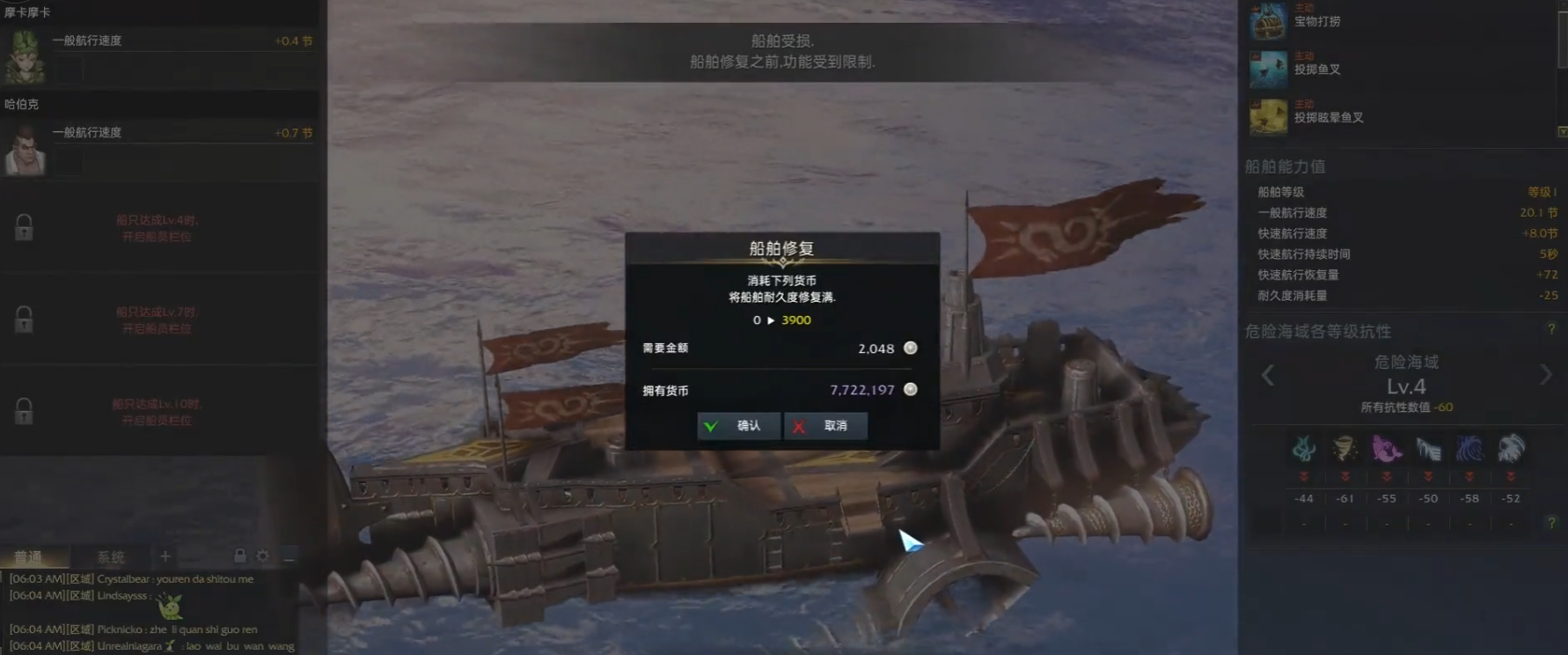The width and height of the screenshot is (1568, 655).
Task: Switch to the 系统 chat tab
Action: (x=111, y=556)
